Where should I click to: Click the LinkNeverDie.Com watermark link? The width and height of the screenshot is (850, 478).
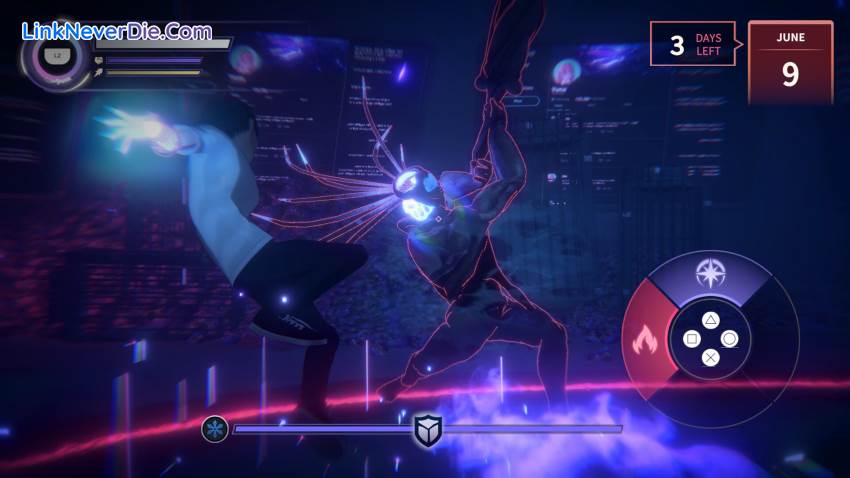pyautogui.click(x=116, y=31)
